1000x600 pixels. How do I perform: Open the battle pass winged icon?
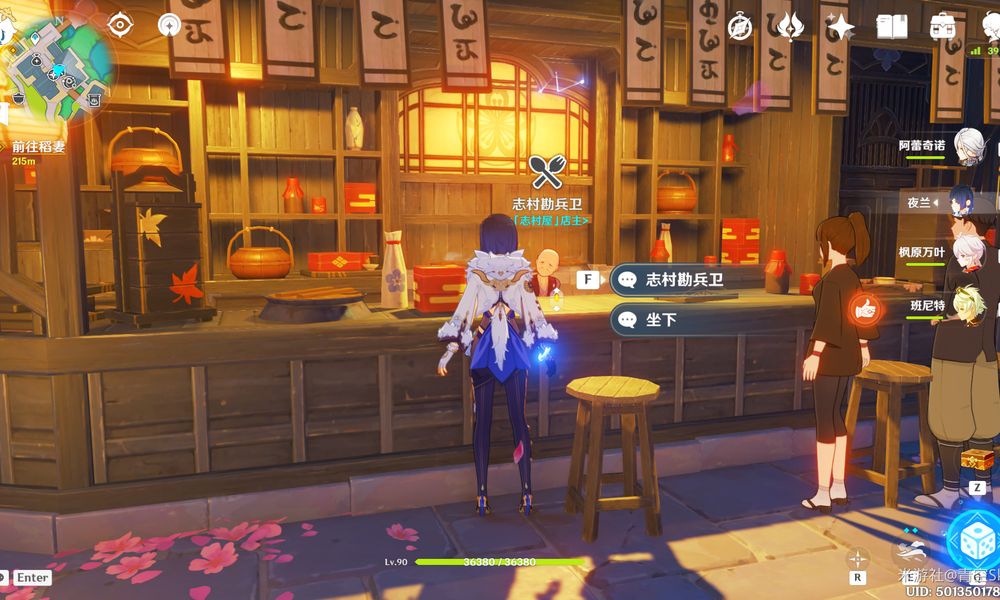(x=791, y=27)
